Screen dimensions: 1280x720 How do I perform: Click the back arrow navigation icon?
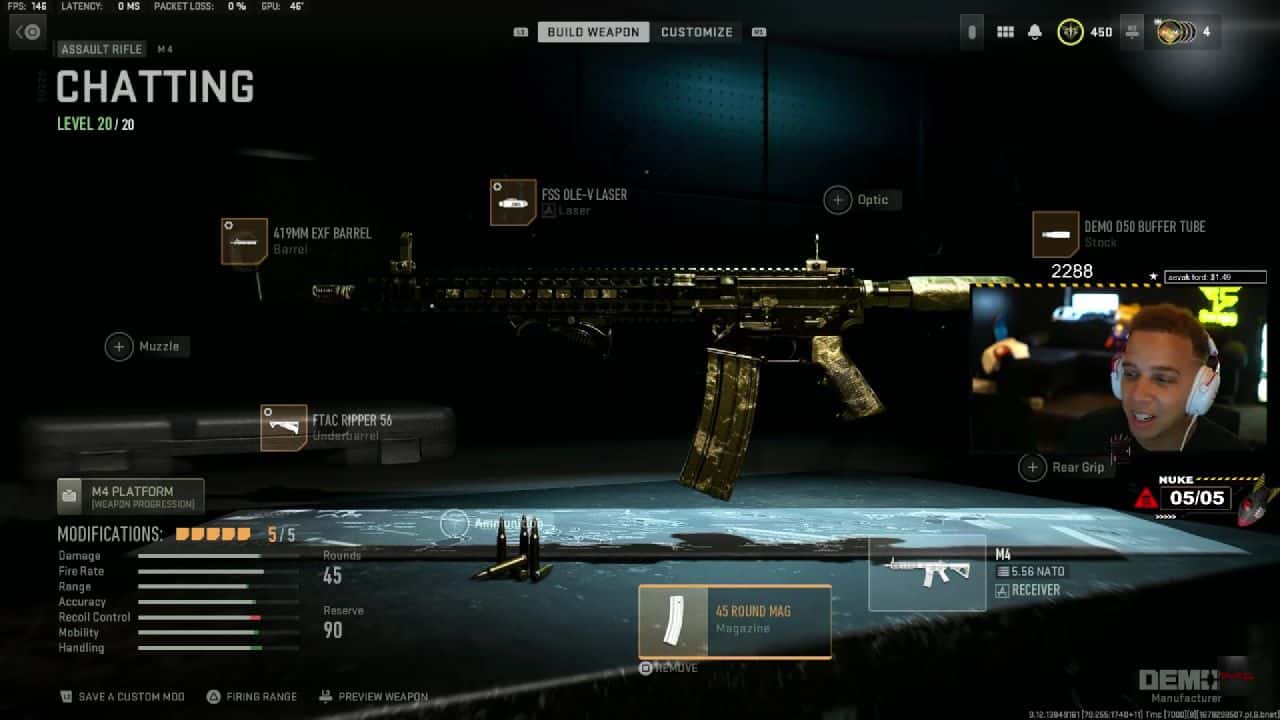[27, 31]
